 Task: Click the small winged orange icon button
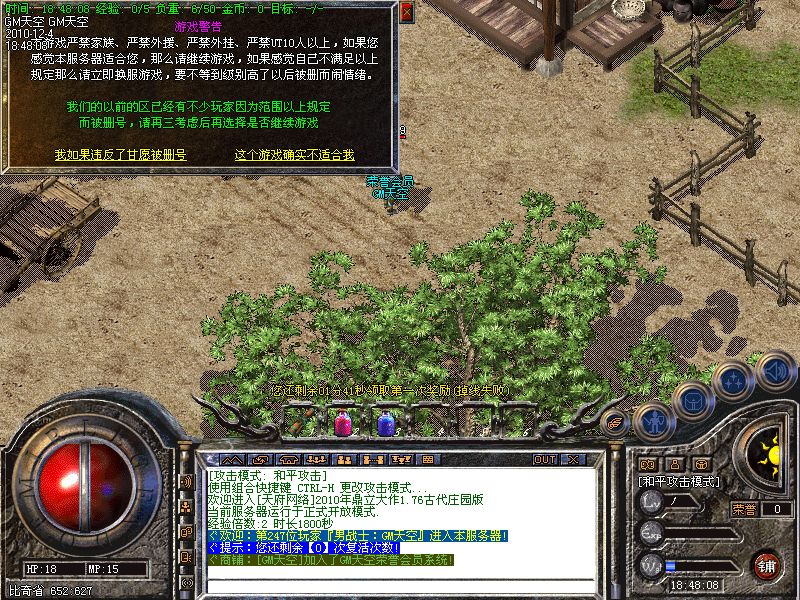(x=615, y=421)
